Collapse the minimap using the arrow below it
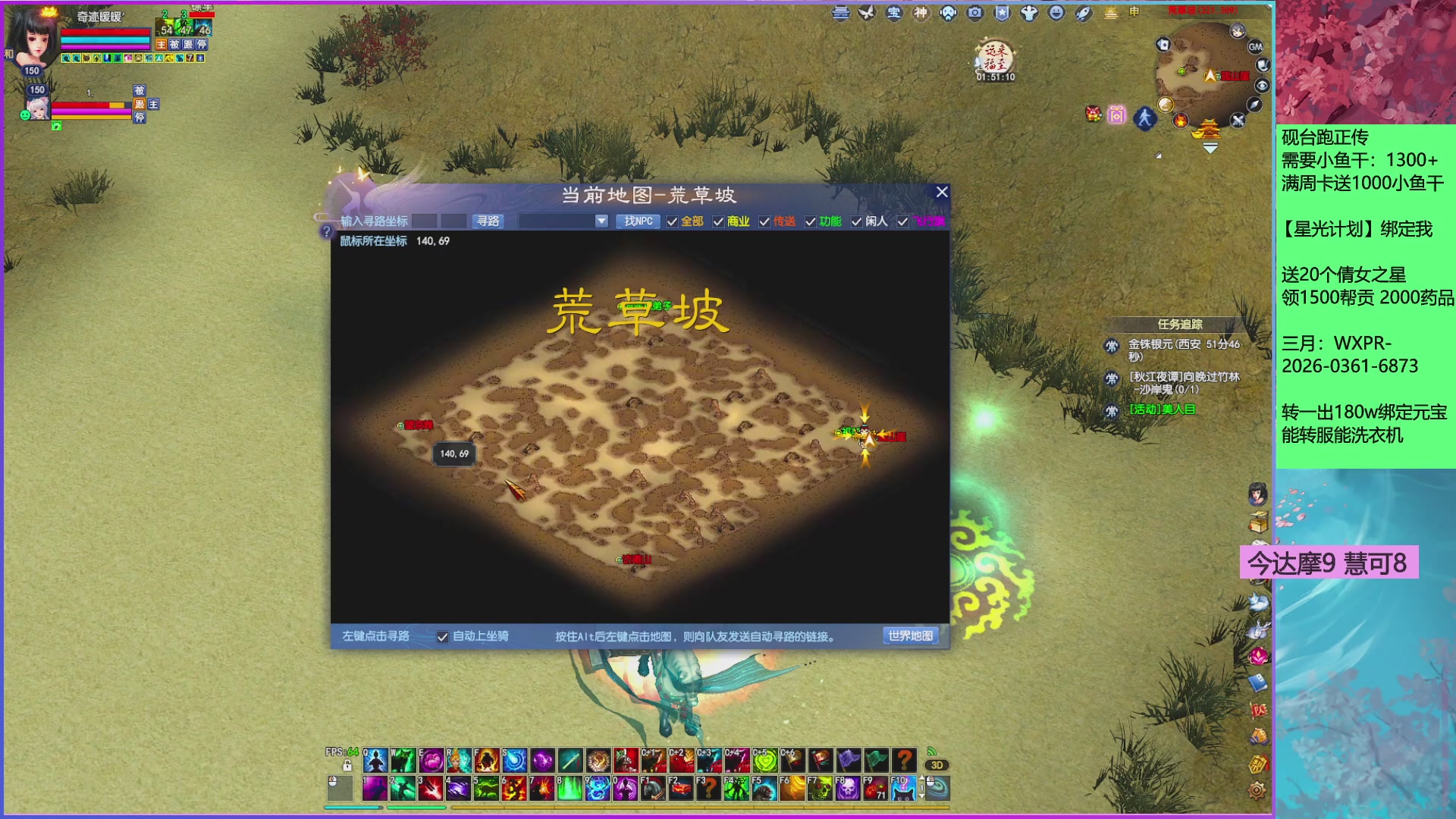This screenshot has height=819, width=1456. point(1210,146)
